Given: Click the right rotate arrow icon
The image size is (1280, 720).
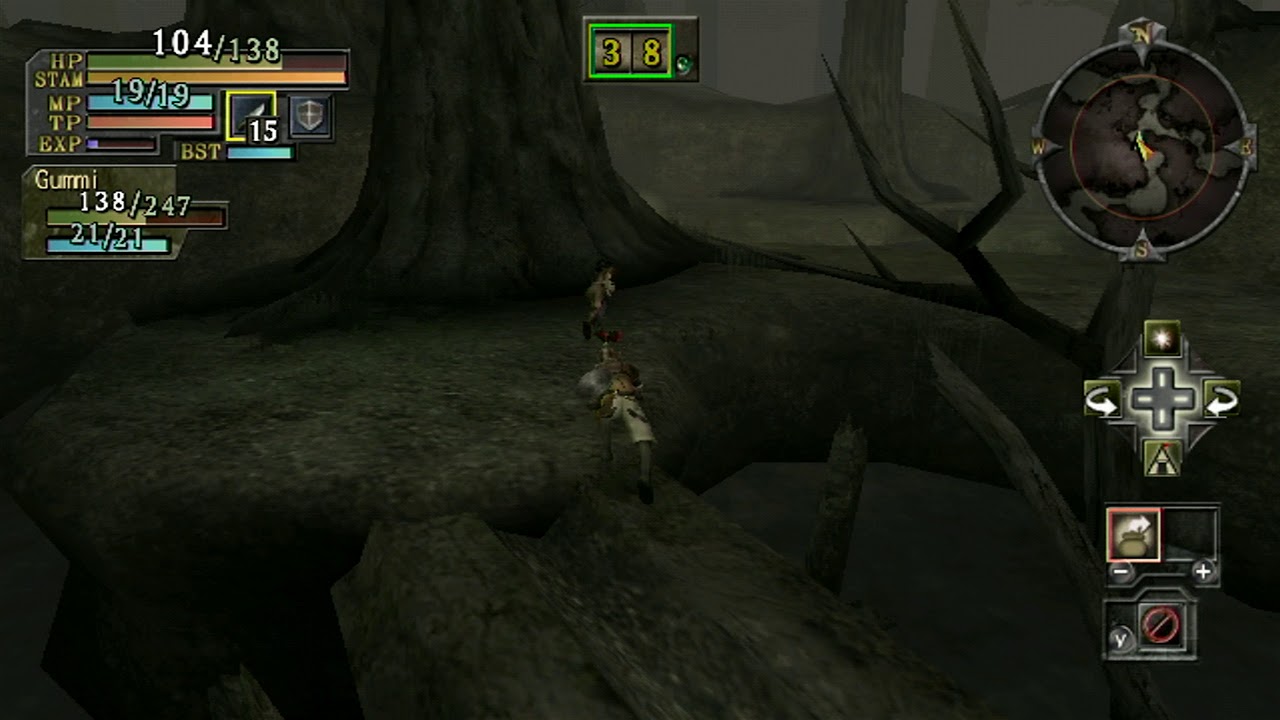Looking at the screenshot, I should pyautogui.click(x=1221, y=401).
